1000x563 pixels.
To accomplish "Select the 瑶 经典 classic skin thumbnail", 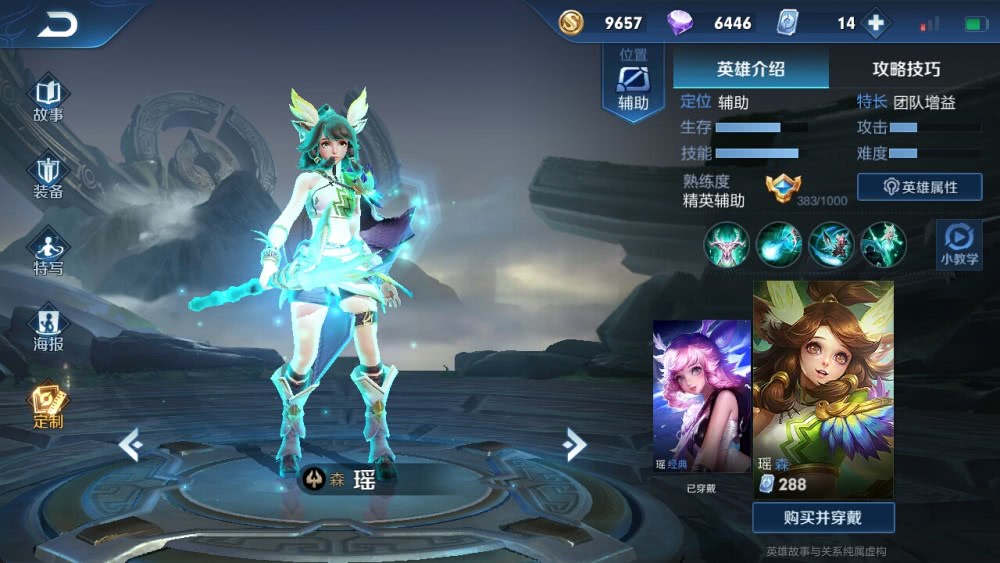I will (701, 397).
